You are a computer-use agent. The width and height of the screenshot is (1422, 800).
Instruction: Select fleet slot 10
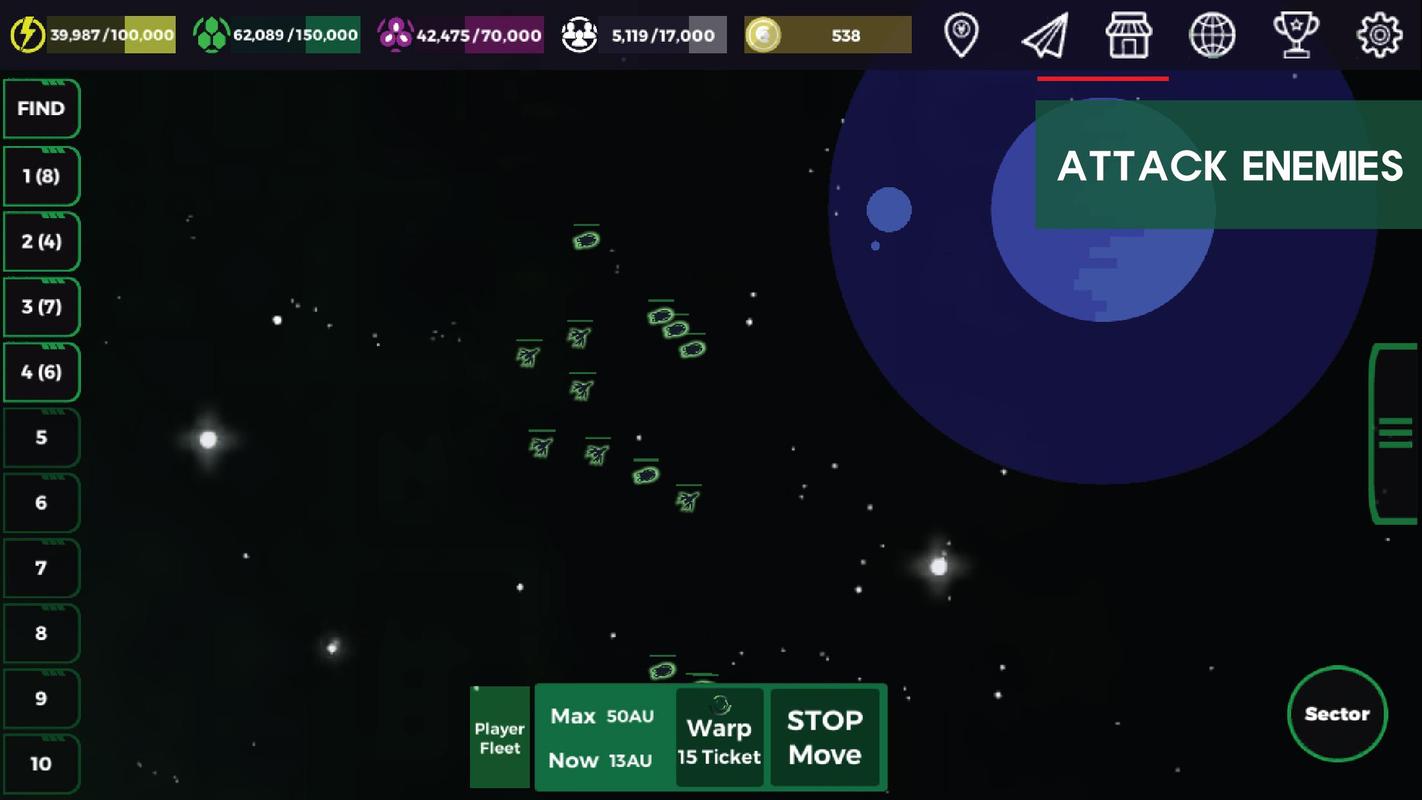[41, 764]
